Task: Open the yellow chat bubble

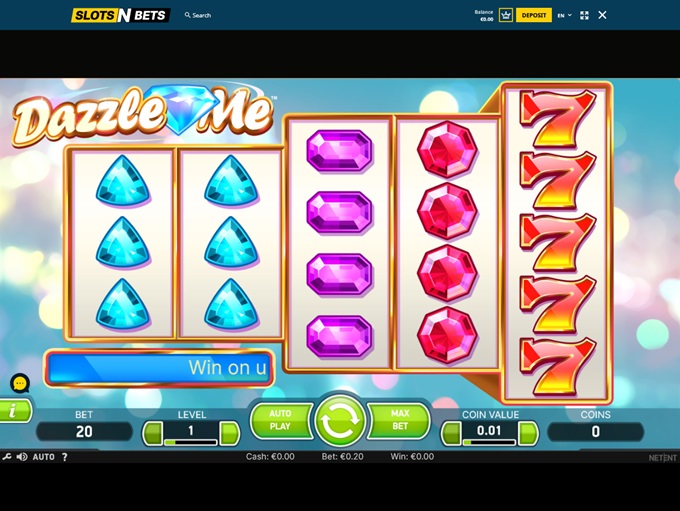Action: (x=20, y=384)
